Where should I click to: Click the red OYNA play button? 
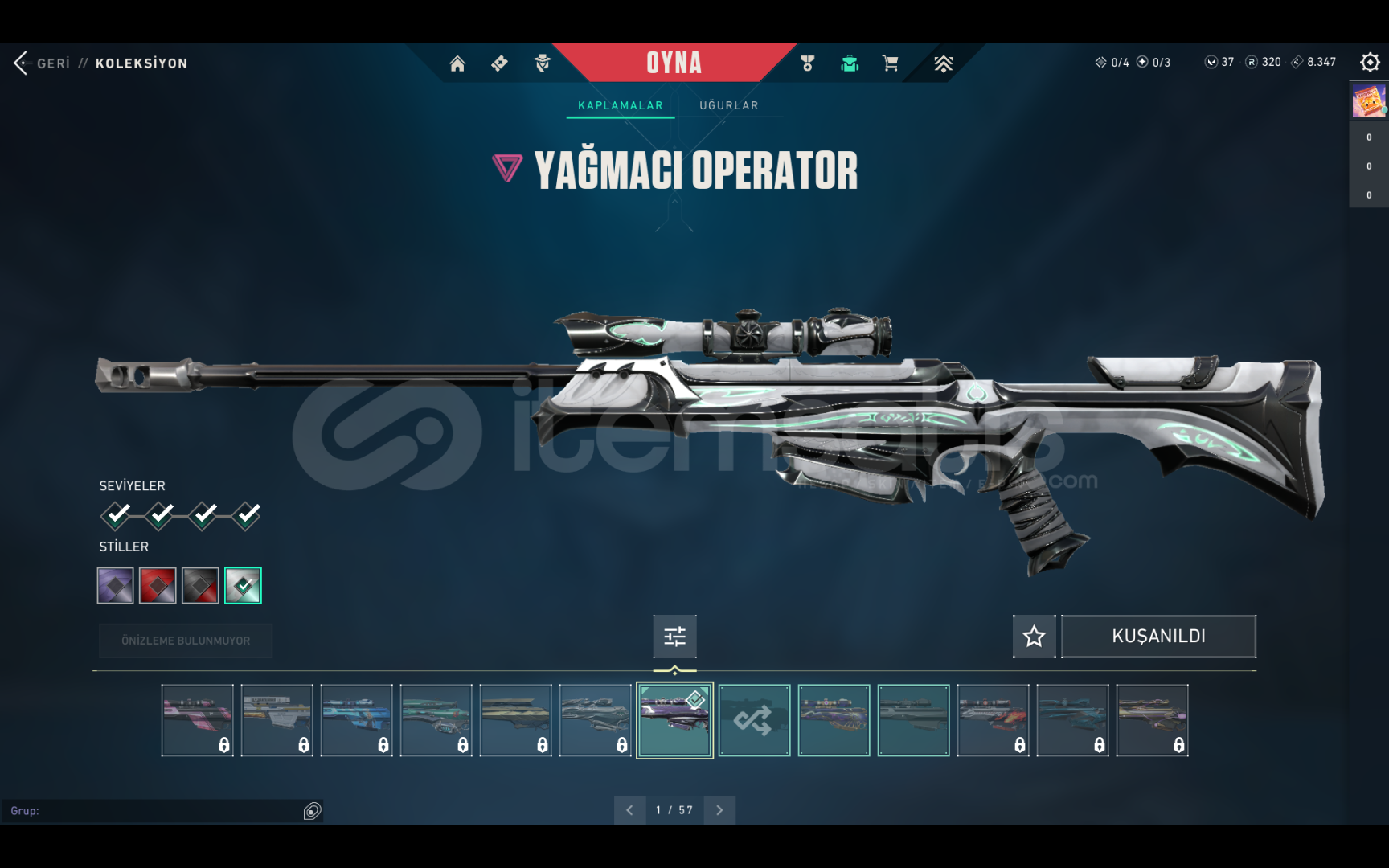[x=674, y=63]
